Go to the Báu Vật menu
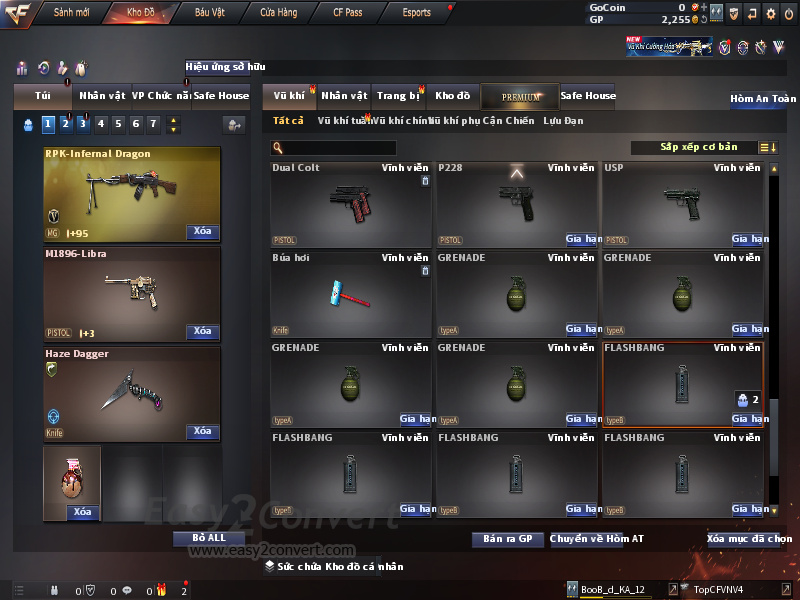Image resolution: width=800 pixels, height=600 pixels. (x=209, y=13)
